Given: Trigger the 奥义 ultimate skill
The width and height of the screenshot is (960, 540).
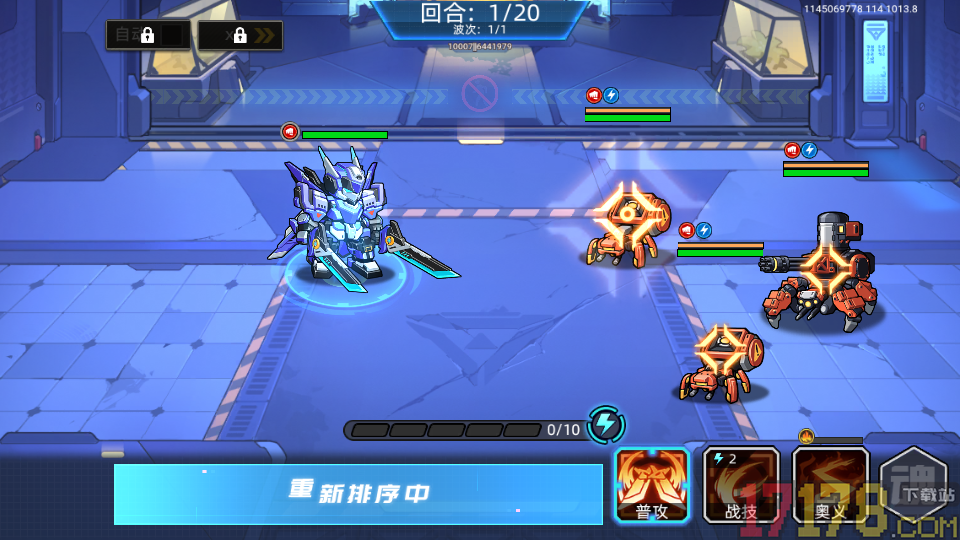Looking at the screenshot, I should [830, 484].
